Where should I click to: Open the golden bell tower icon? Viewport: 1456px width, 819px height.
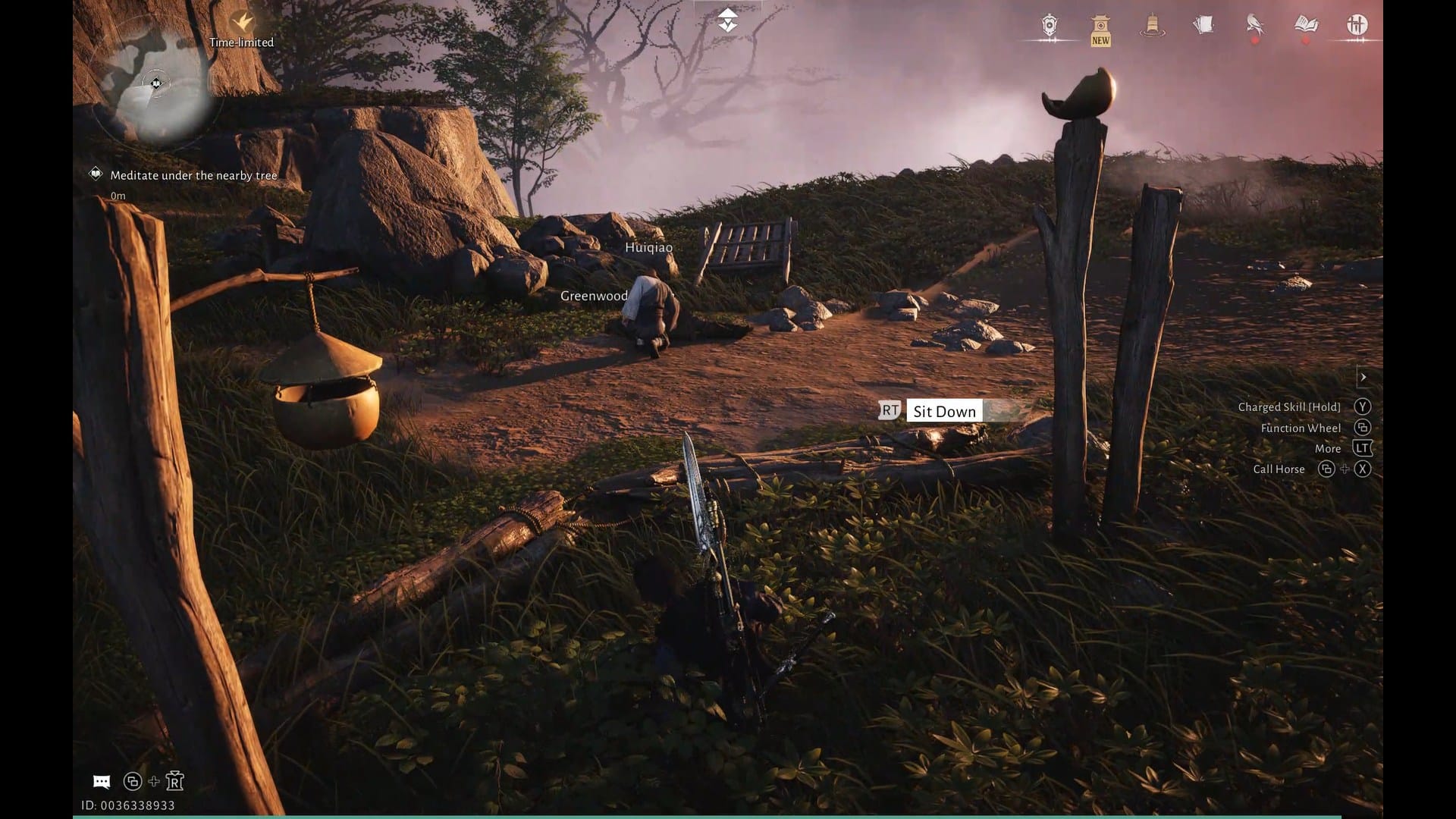pyautogui.click(x=1152, y=25)
